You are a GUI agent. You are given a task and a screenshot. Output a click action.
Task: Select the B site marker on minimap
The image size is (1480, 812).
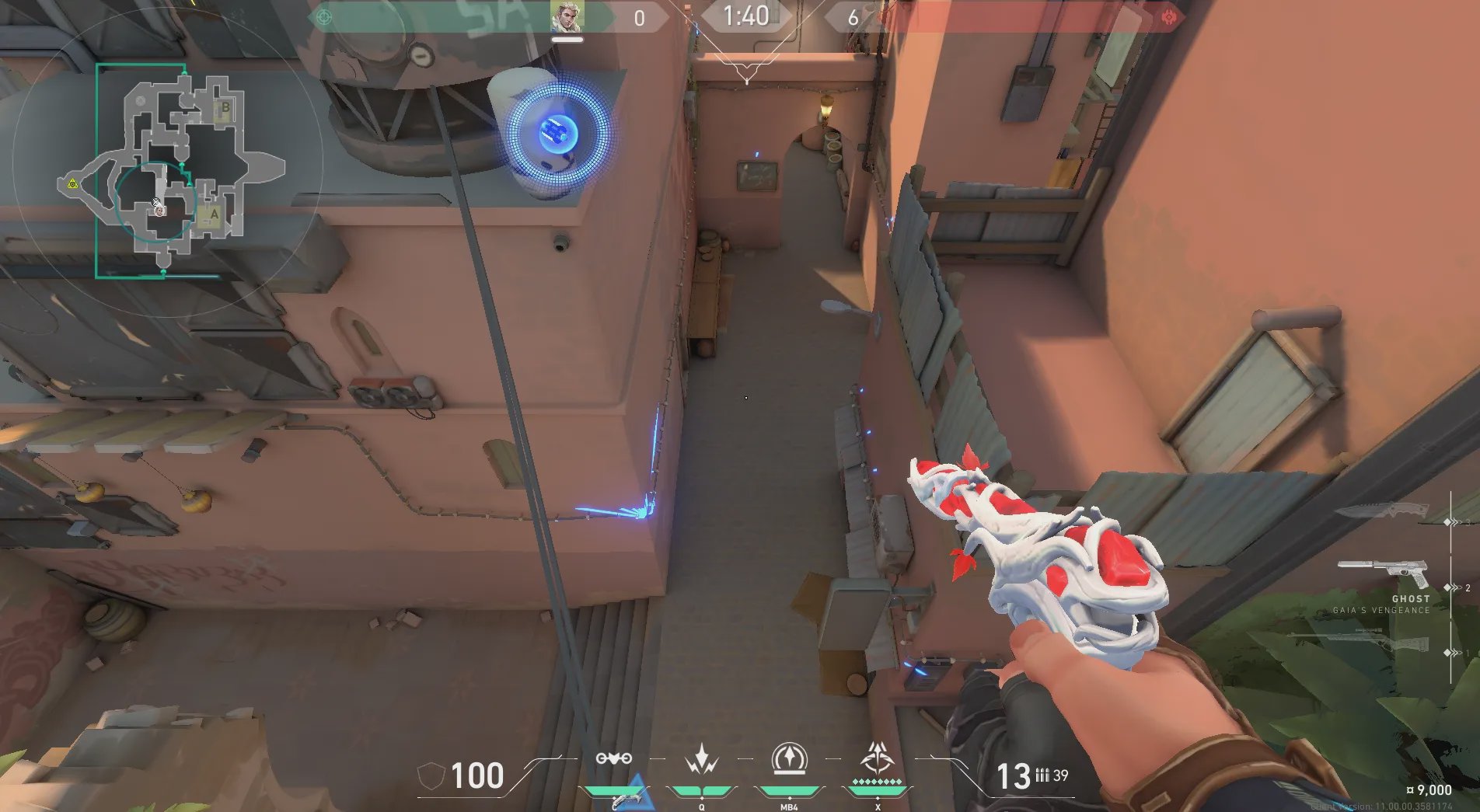pyautogui.click(x=225, y=108)
